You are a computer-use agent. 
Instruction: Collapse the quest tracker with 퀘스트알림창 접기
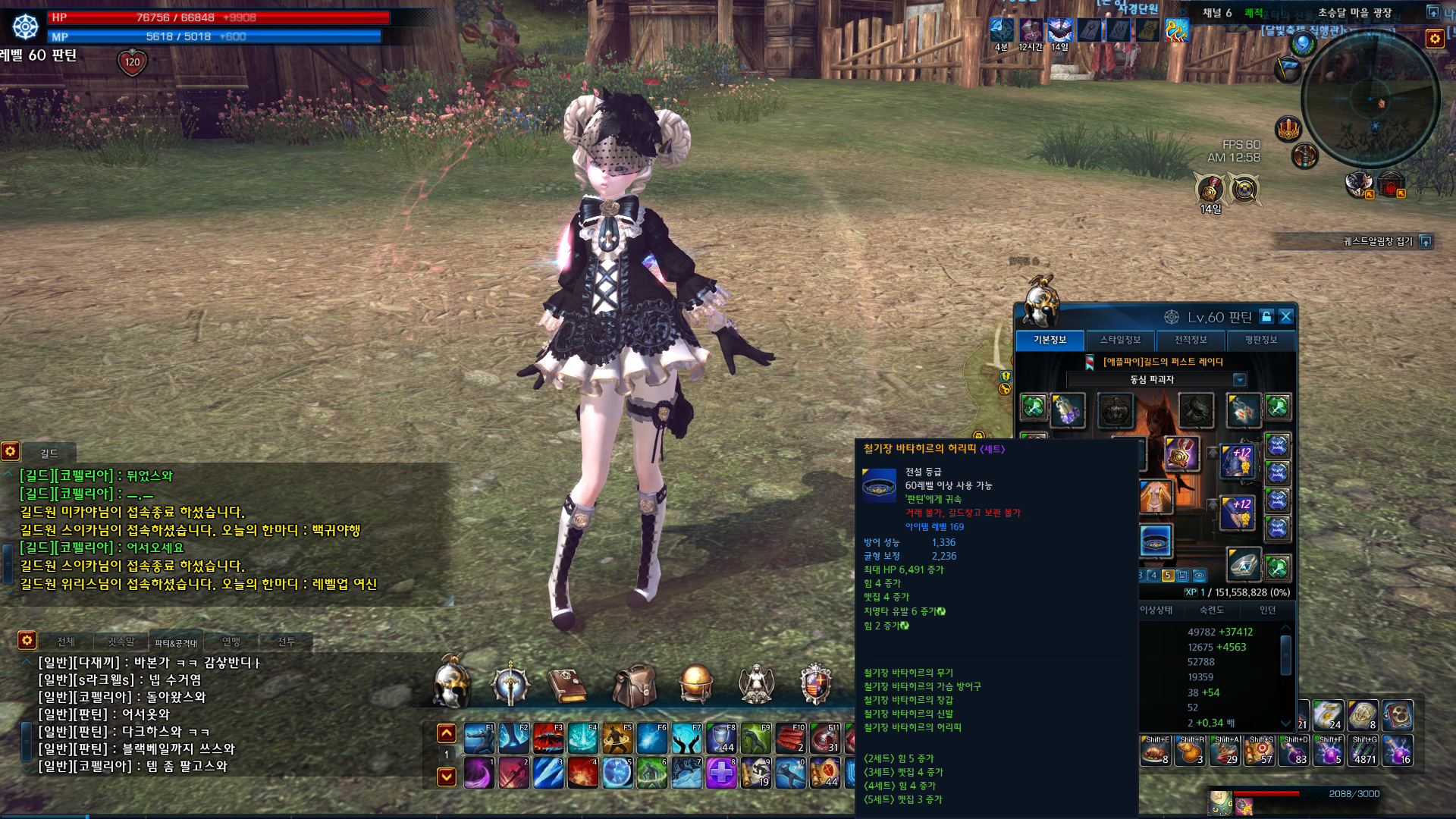[x=1426, y=242]
